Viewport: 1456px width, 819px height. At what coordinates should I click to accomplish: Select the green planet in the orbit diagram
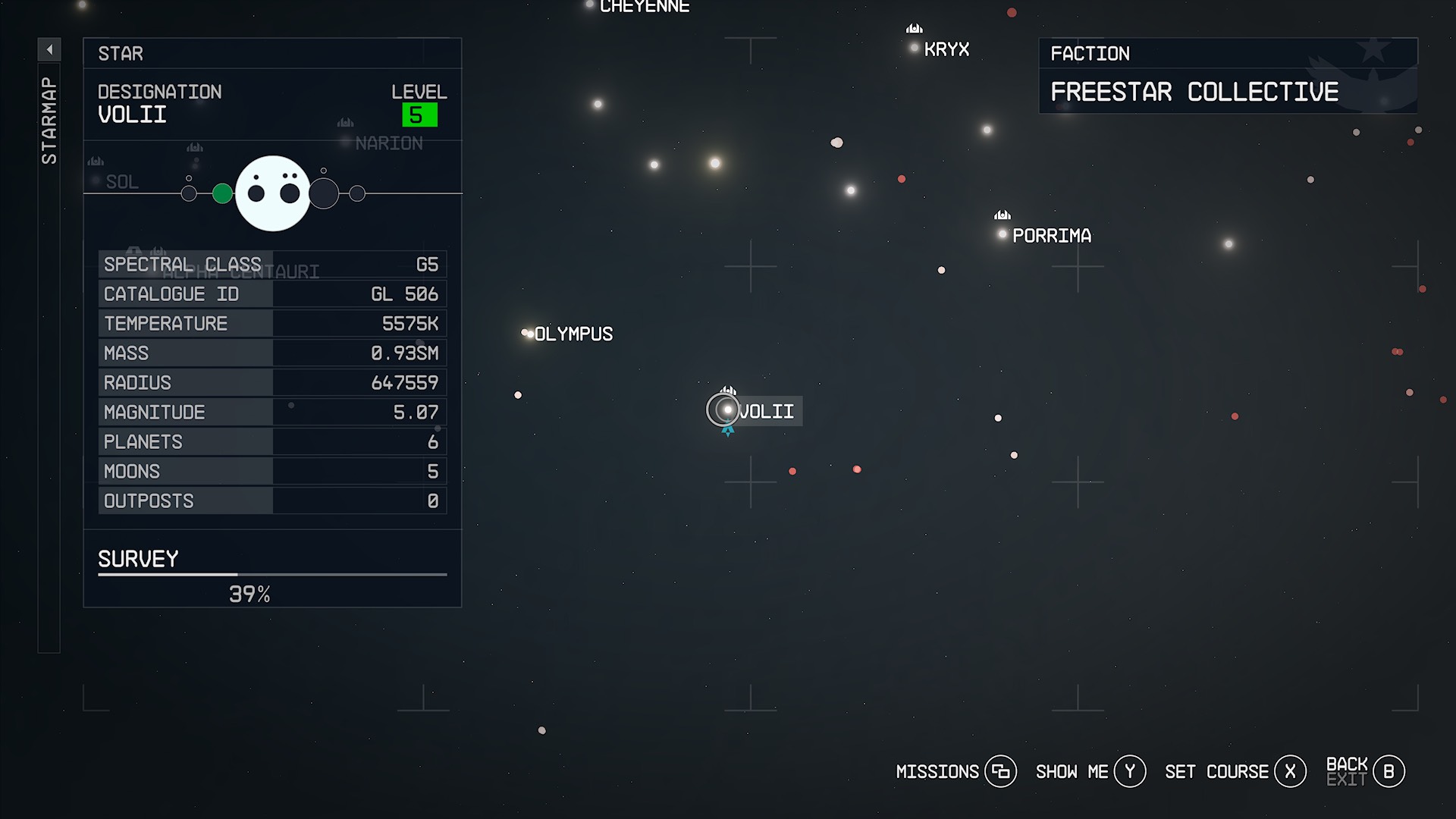pos(222,193)
